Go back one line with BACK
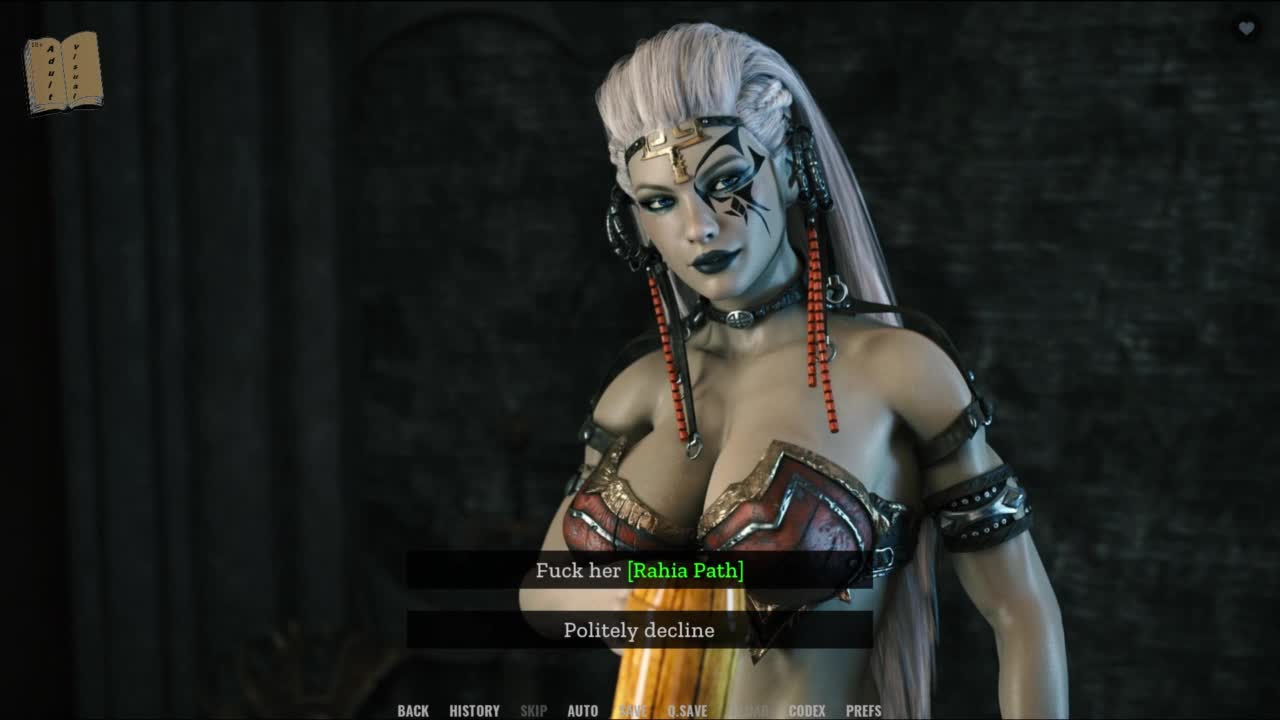The height and width of the screenshot is (720, 1280). [x=413, y=711]
